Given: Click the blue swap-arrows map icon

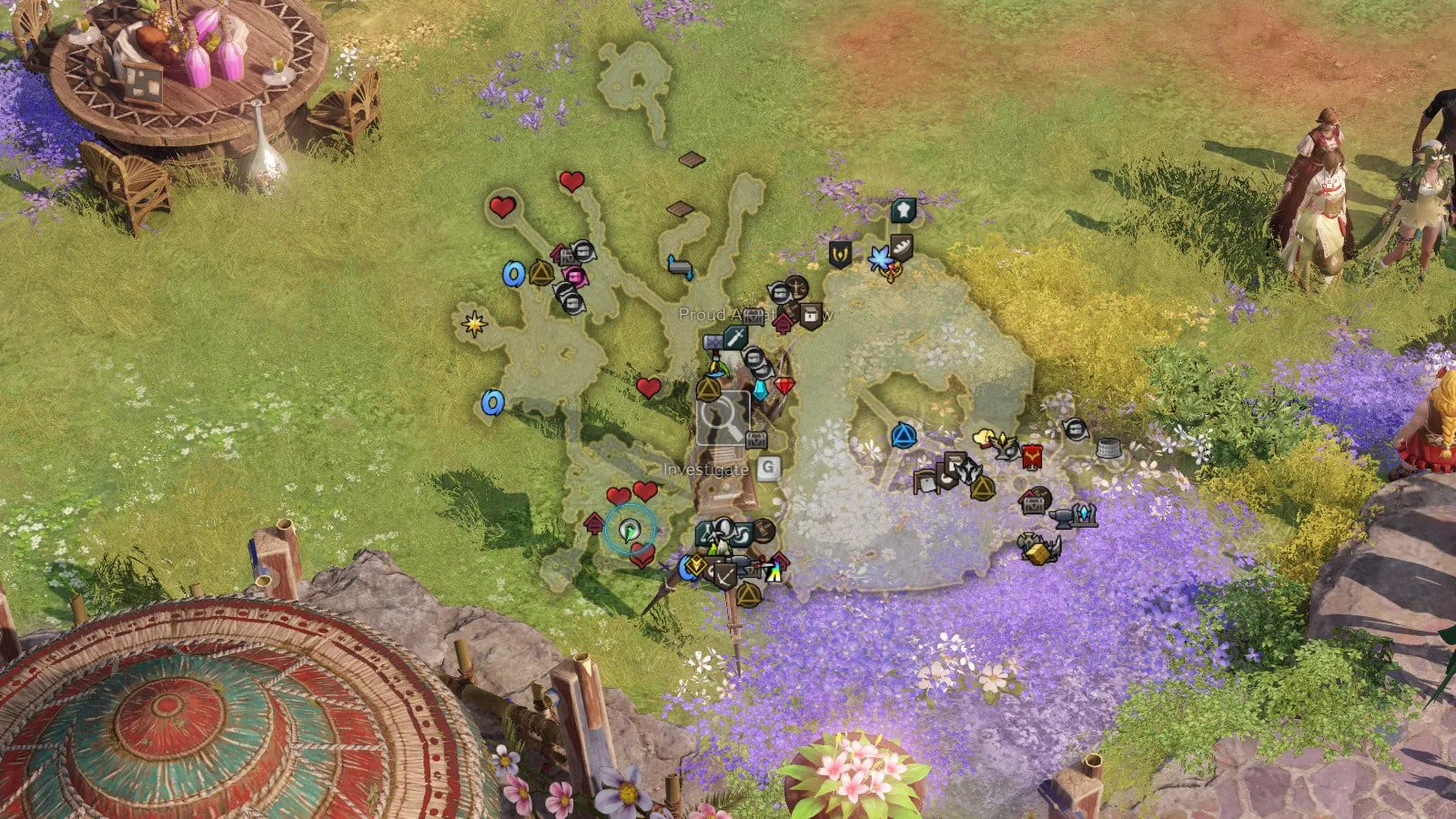Looking at the screenshot, I should coord(680,267).
